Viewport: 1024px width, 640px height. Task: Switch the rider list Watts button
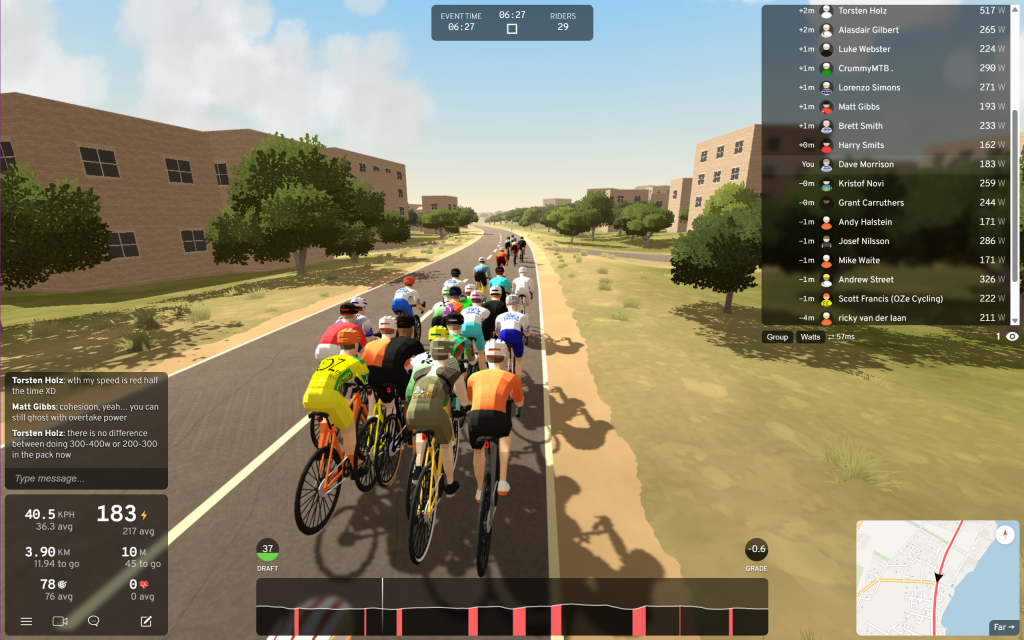pyautogui.click(x=810, y=337)
